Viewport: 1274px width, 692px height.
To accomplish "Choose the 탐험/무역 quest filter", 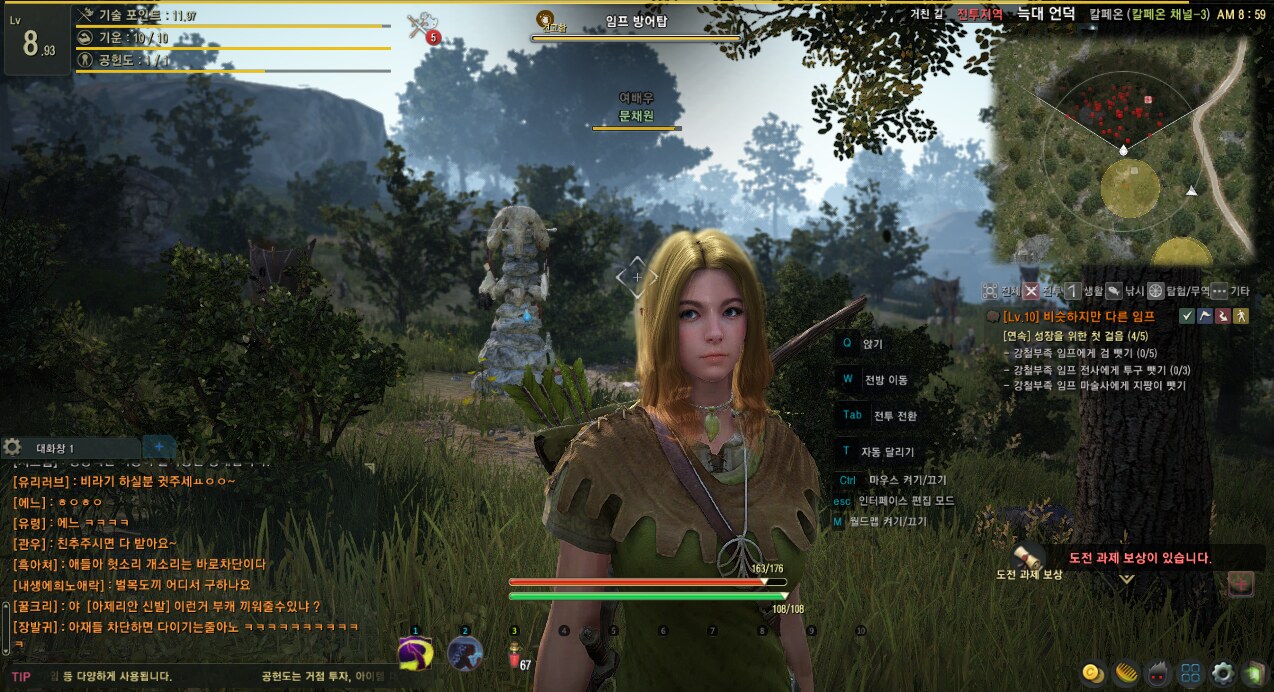I will click(x=1155, y=291).
